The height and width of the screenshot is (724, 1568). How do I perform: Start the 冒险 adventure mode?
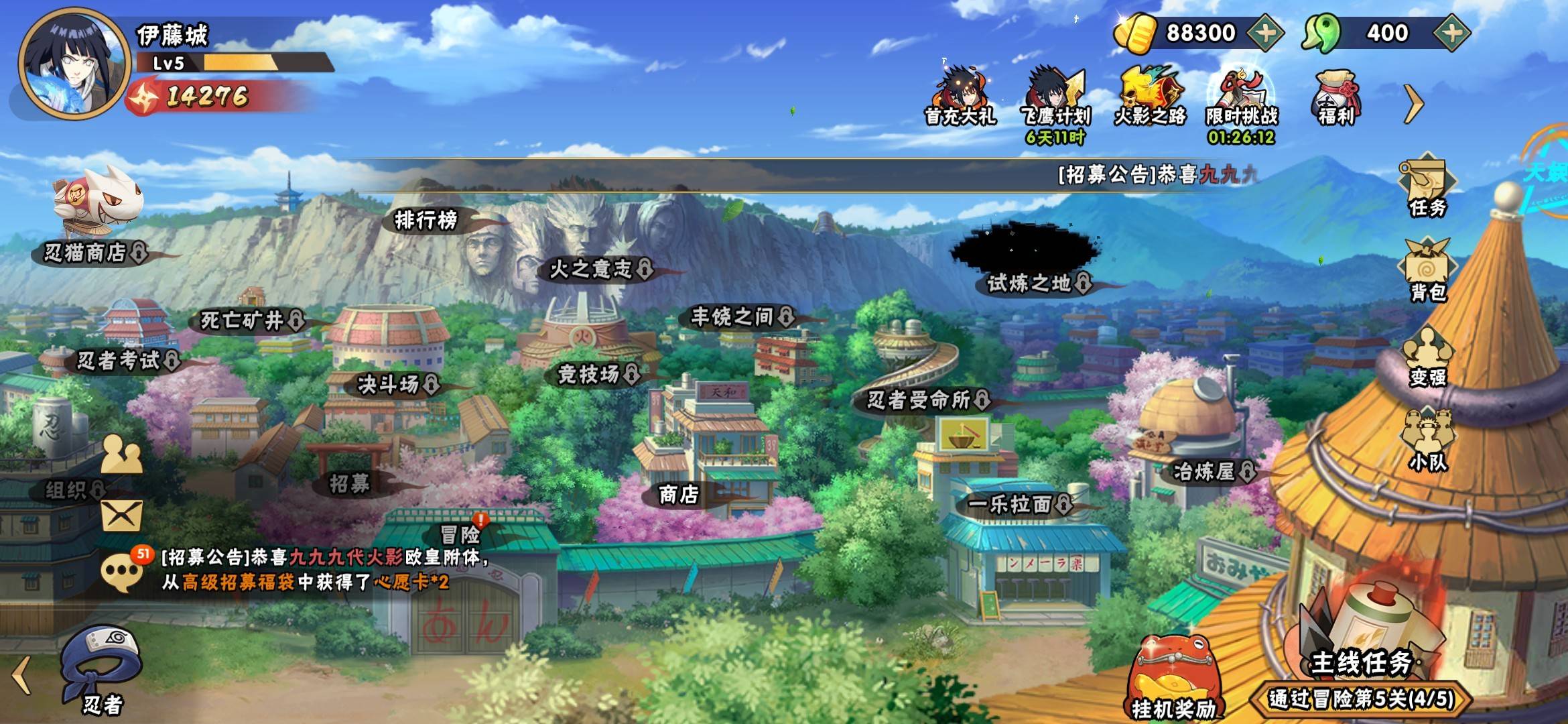coord(461,534)
